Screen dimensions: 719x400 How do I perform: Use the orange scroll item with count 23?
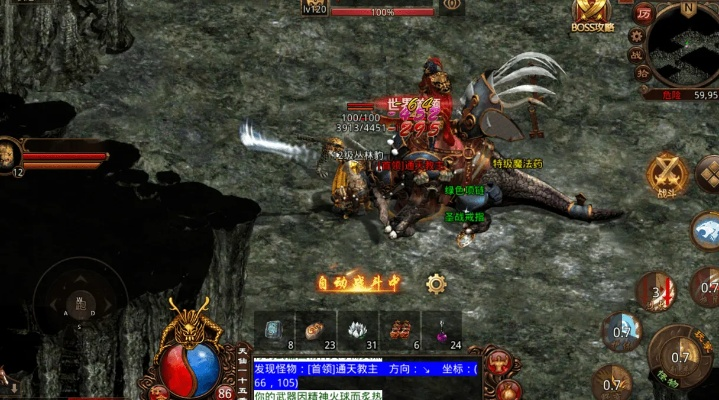click(315, 330)
